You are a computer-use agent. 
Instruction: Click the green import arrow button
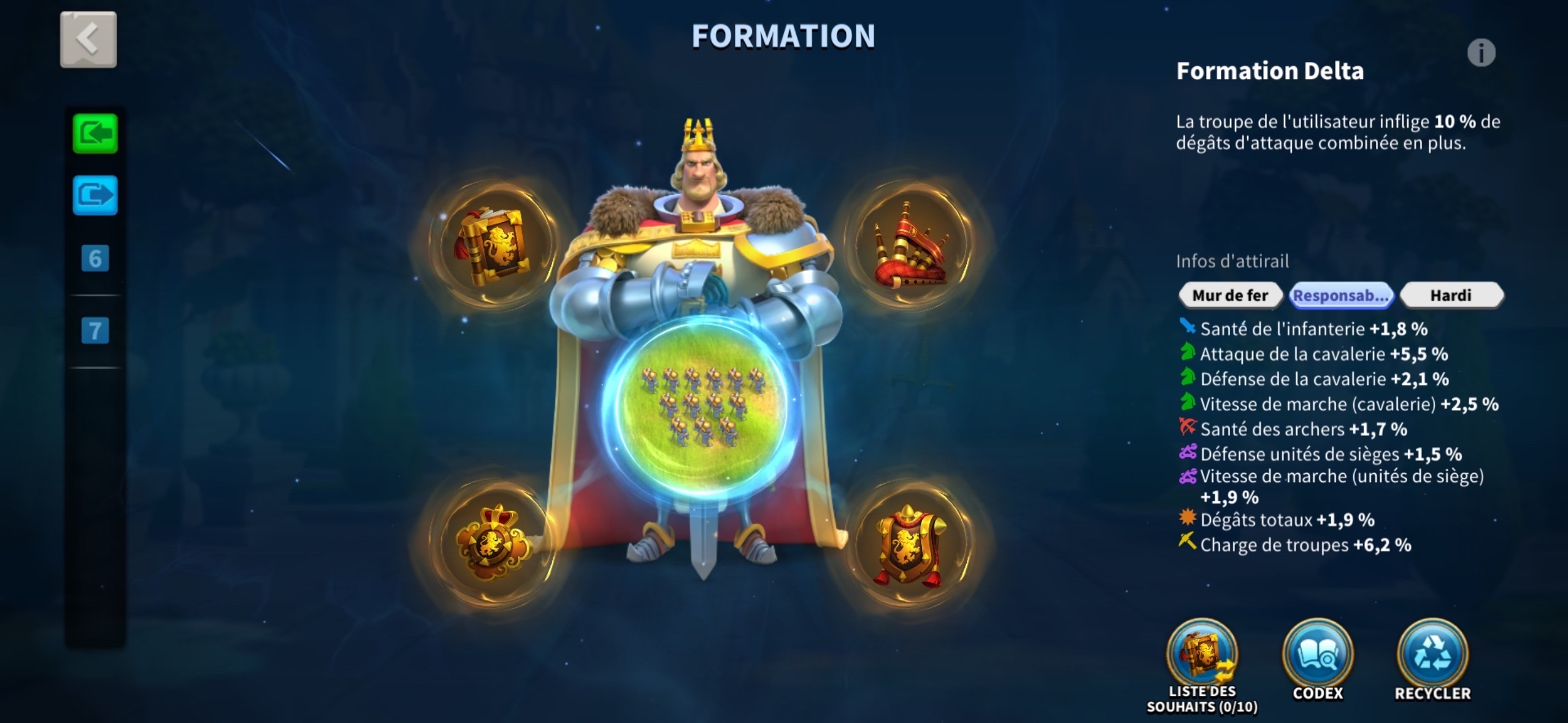(95, 134)
